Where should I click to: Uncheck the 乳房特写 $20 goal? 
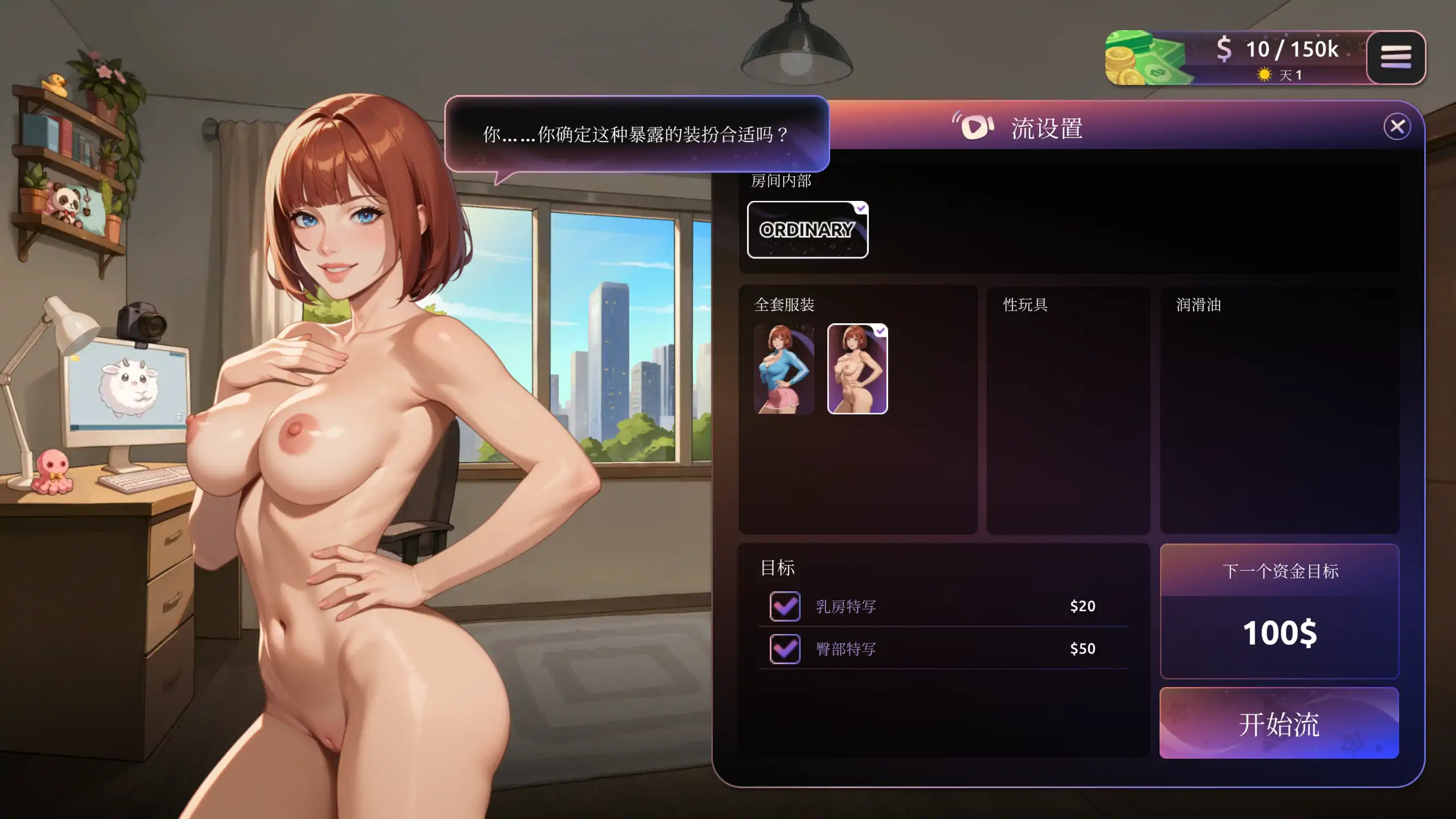784,606
